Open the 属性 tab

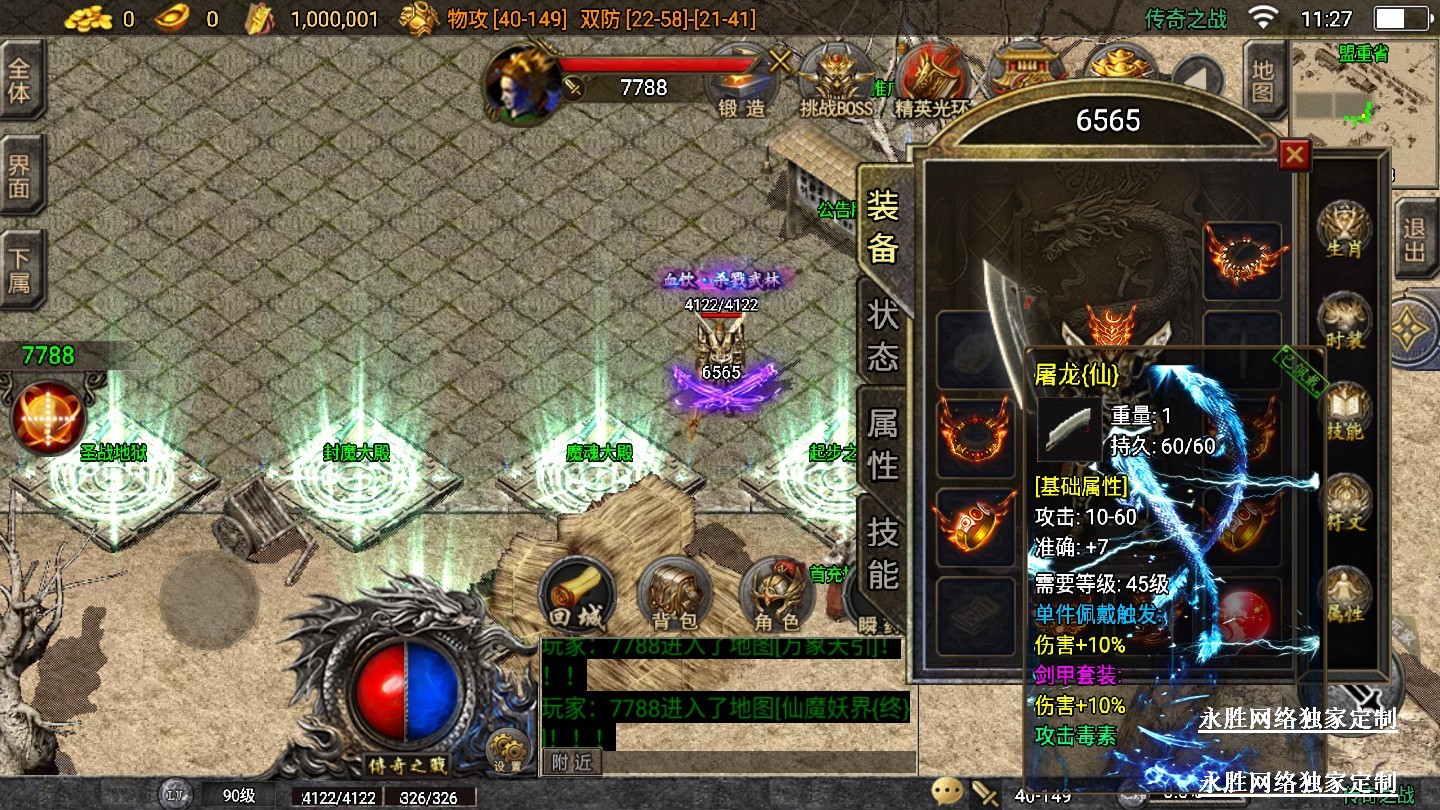[882, 443]
